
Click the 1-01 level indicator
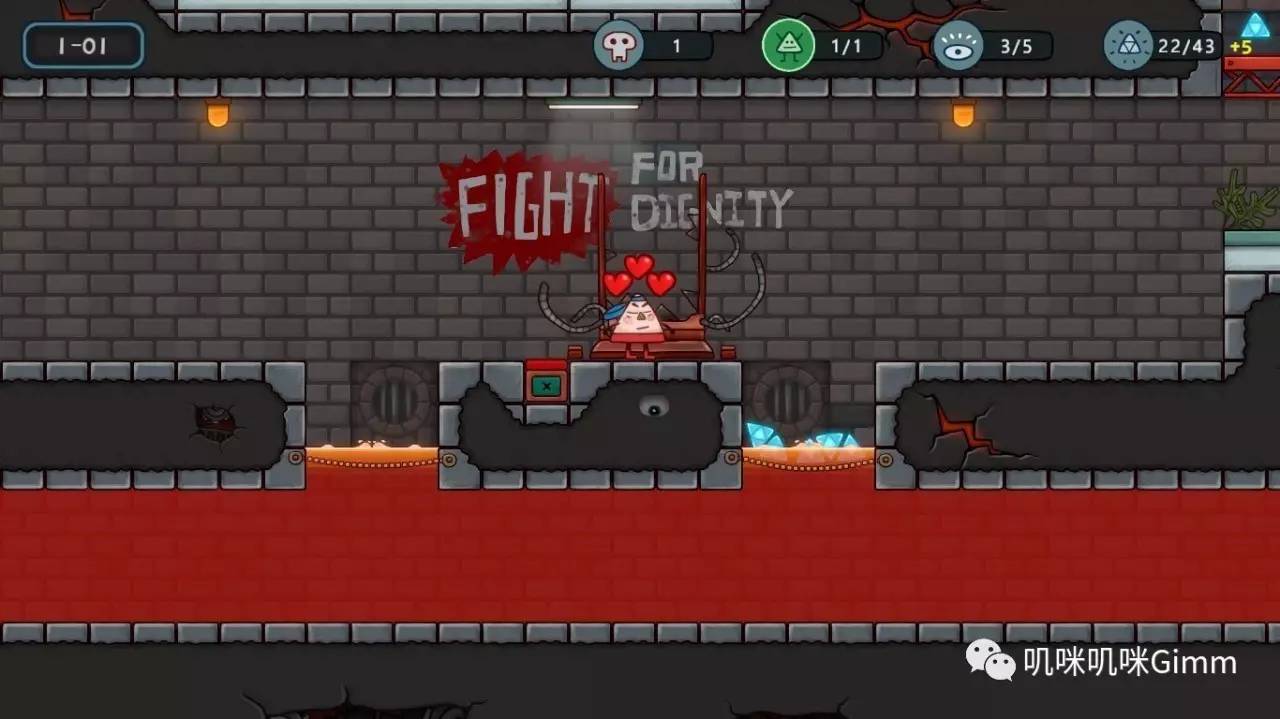(83, 46)
